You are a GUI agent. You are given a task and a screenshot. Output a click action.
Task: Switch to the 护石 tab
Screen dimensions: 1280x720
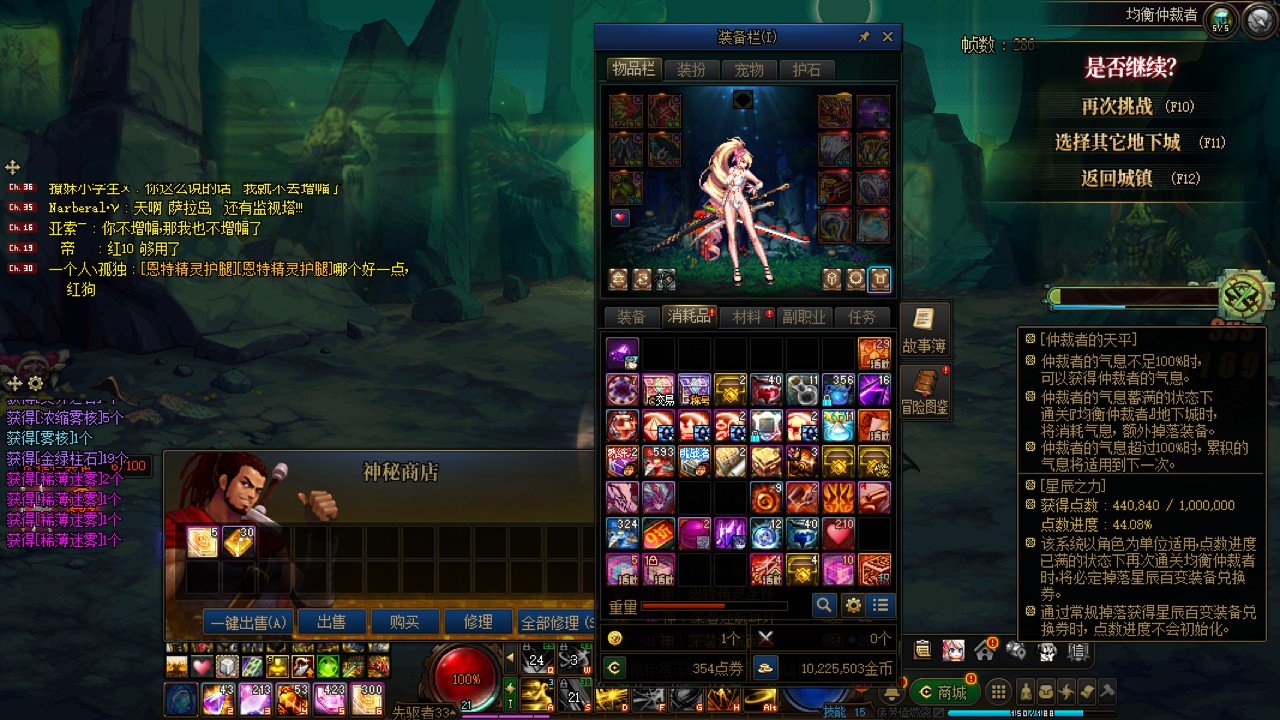pos(806,70)
